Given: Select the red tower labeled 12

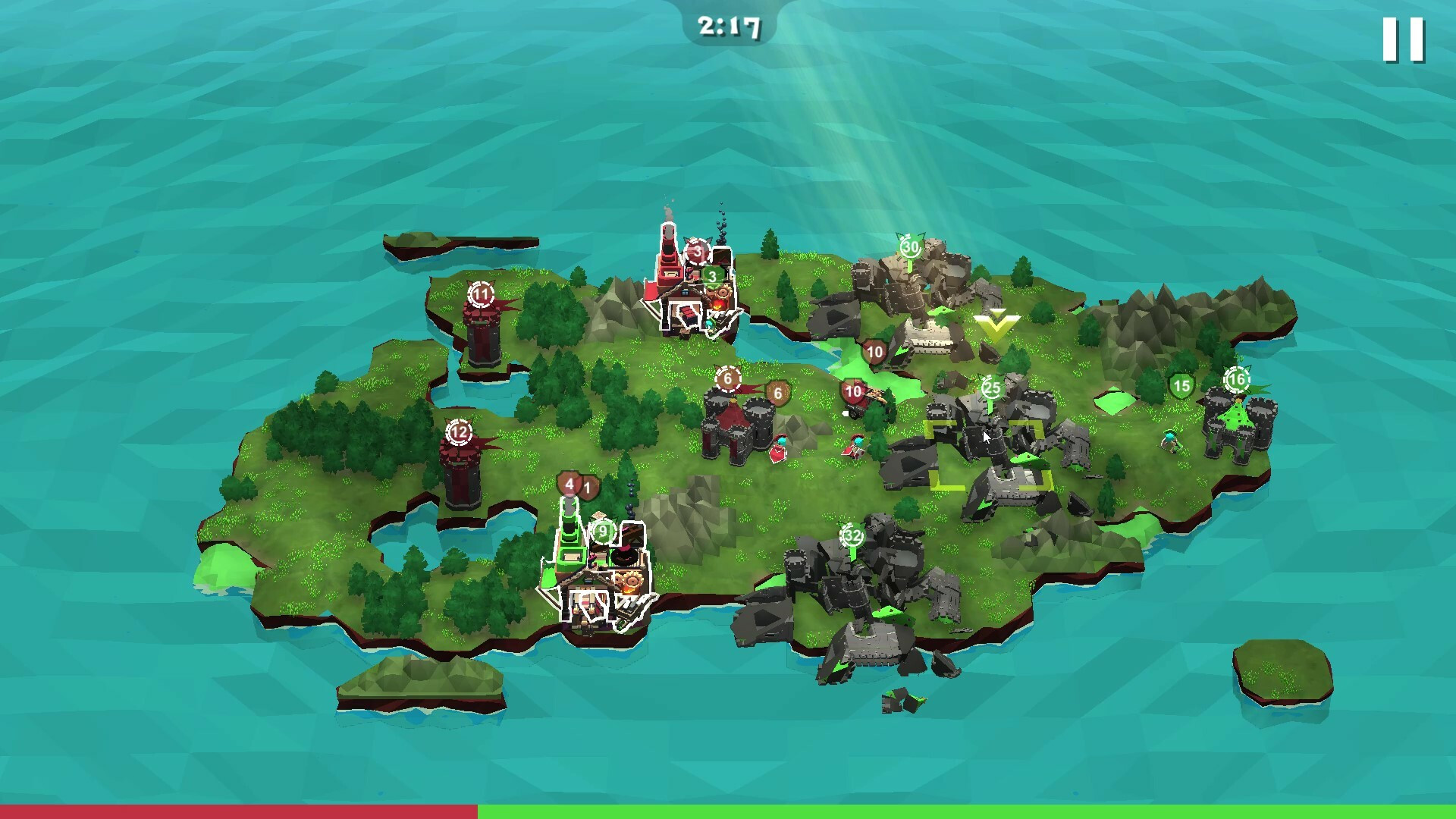Looking at the screenshot, I should [x=460, y=472].
